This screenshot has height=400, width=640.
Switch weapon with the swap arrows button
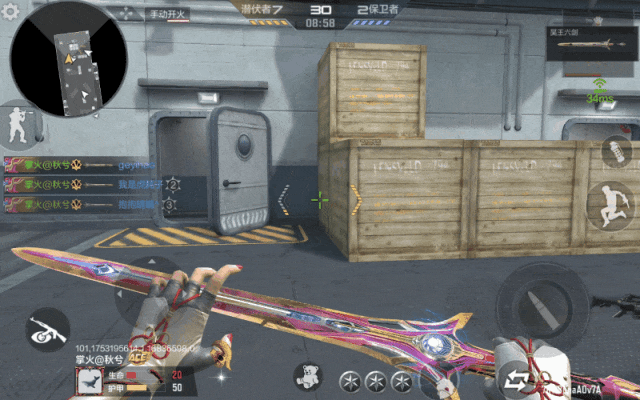pyautogui.click(x=517, y=379)
